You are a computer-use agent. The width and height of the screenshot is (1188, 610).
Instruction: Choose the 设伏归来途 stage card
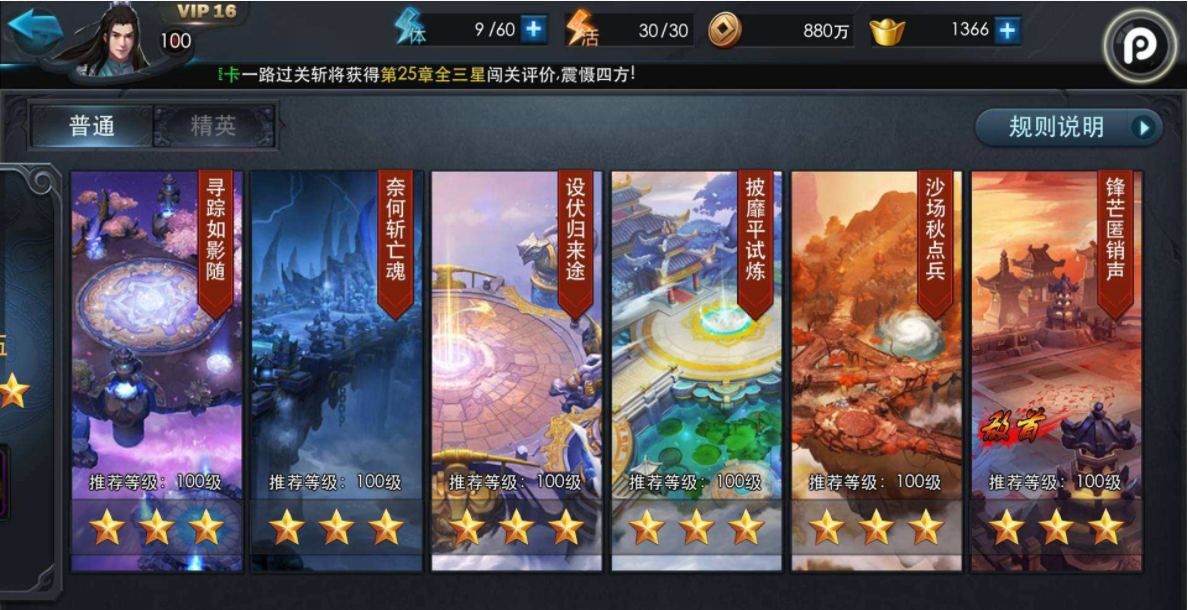(517, 370)
